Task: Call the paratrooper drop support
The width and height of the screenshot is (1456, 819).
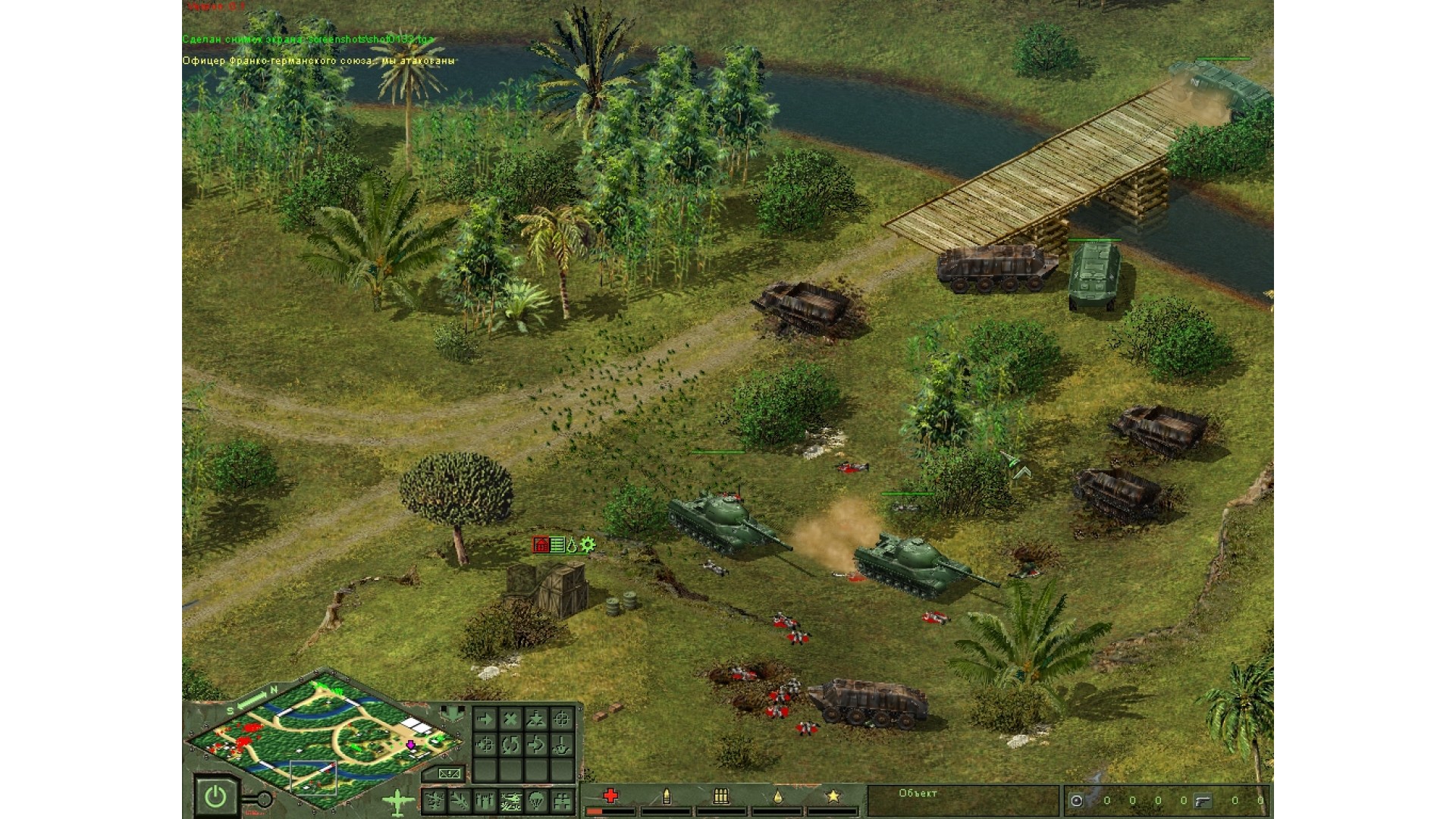Action: 536,800
